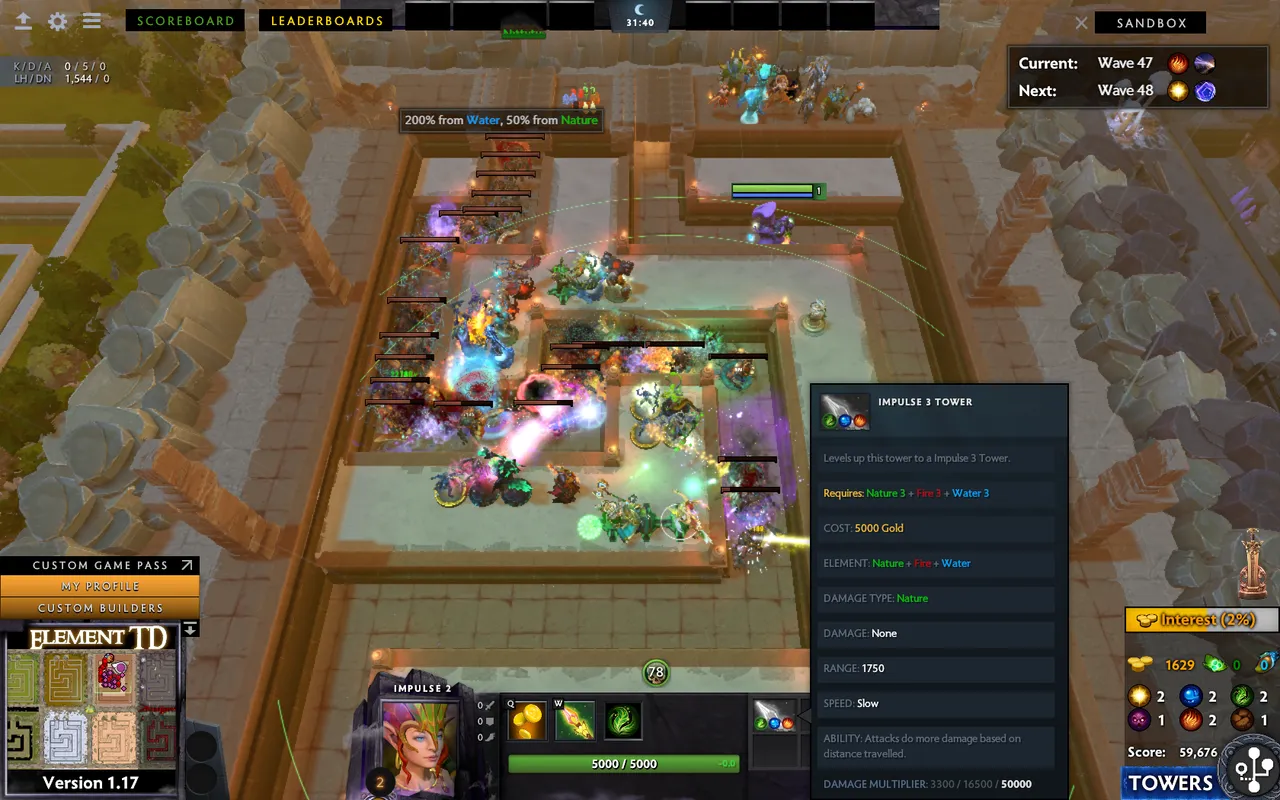Open the Leaderboards panel

[327, 20]
